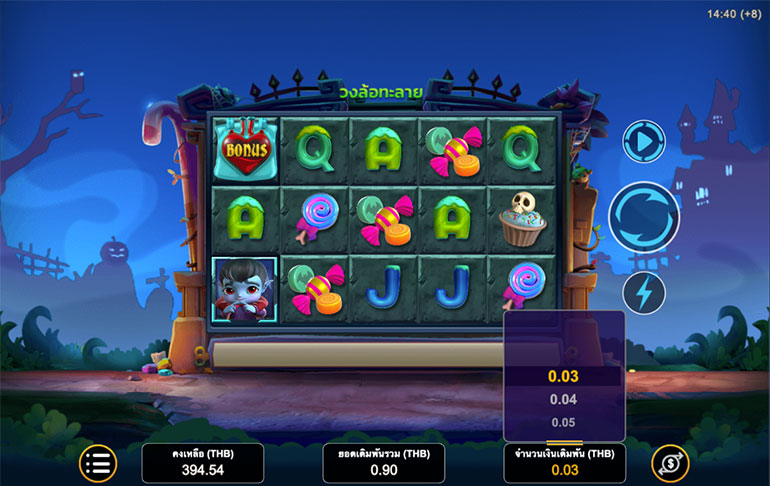Choose the 0.04 bet amount

564,399
